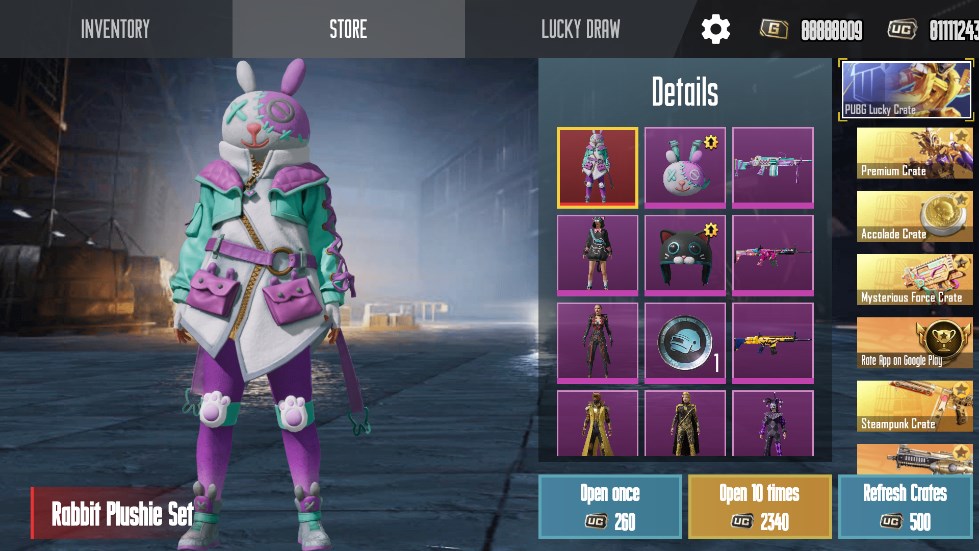Select Rate App on Google Play
This screenshot has width=979, height=551.
[916, 343]
